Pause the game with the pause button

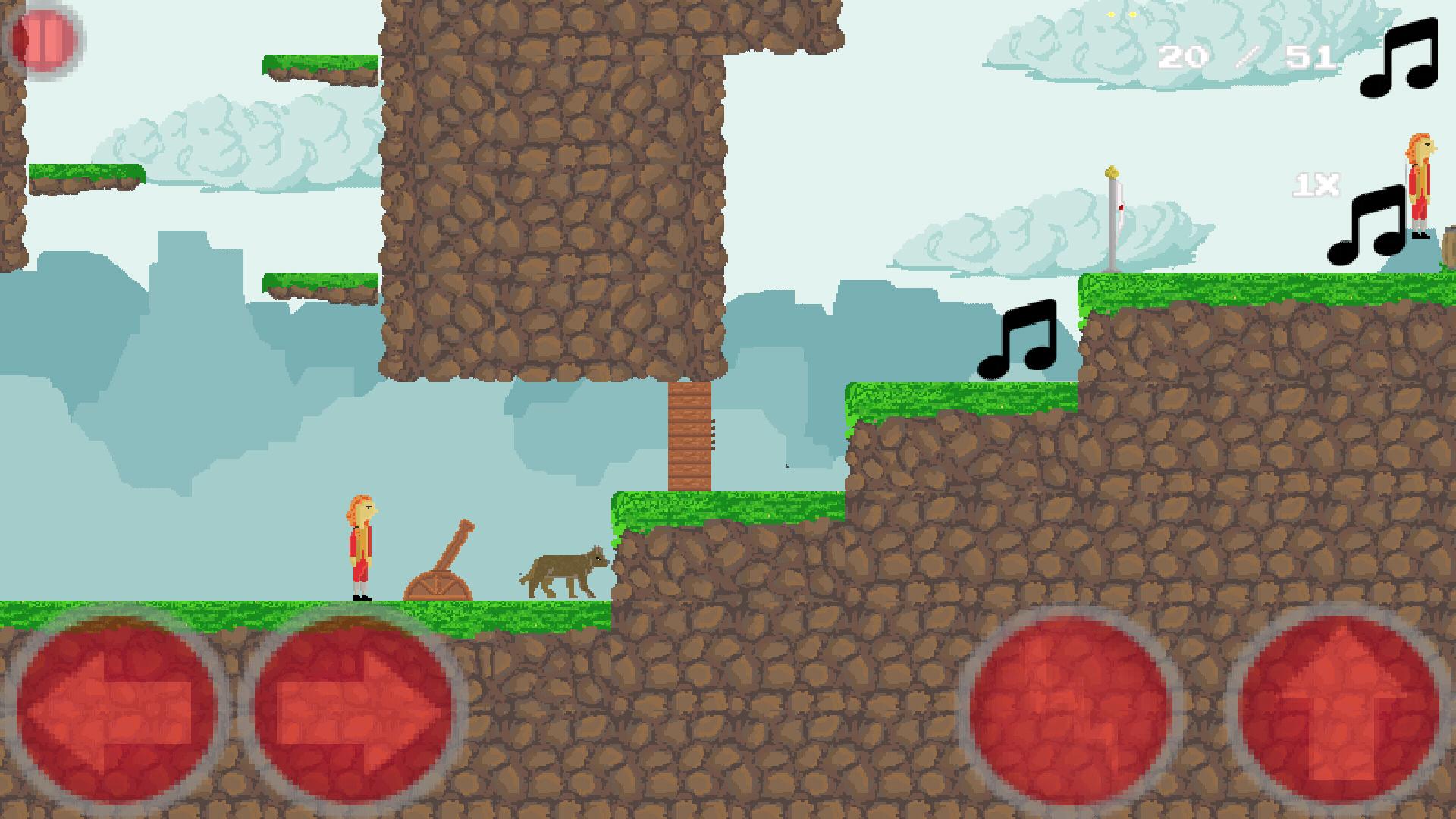tap(43, 39)
